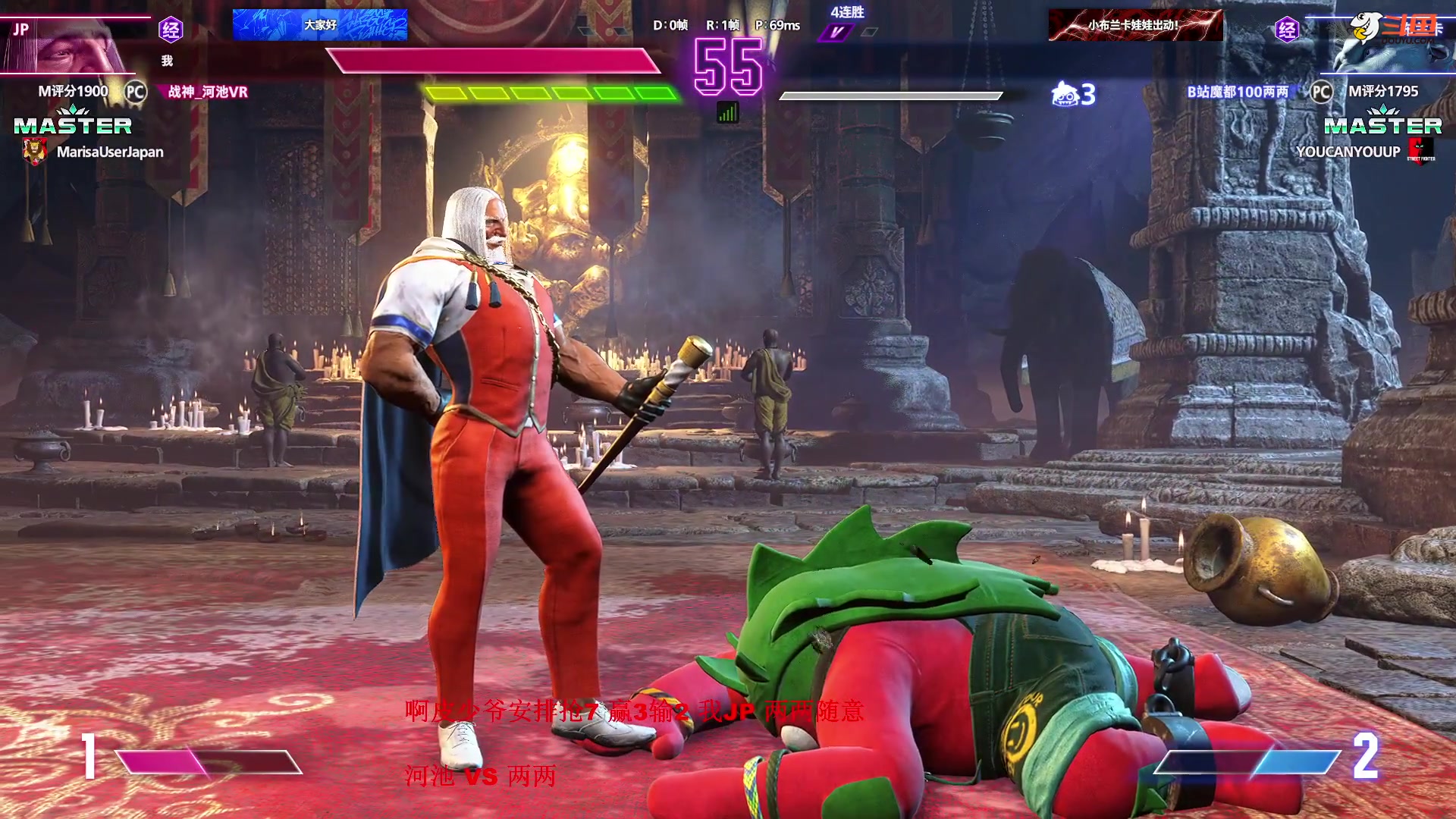Click the MarisaUserJapan club emblem

point(34,152)
